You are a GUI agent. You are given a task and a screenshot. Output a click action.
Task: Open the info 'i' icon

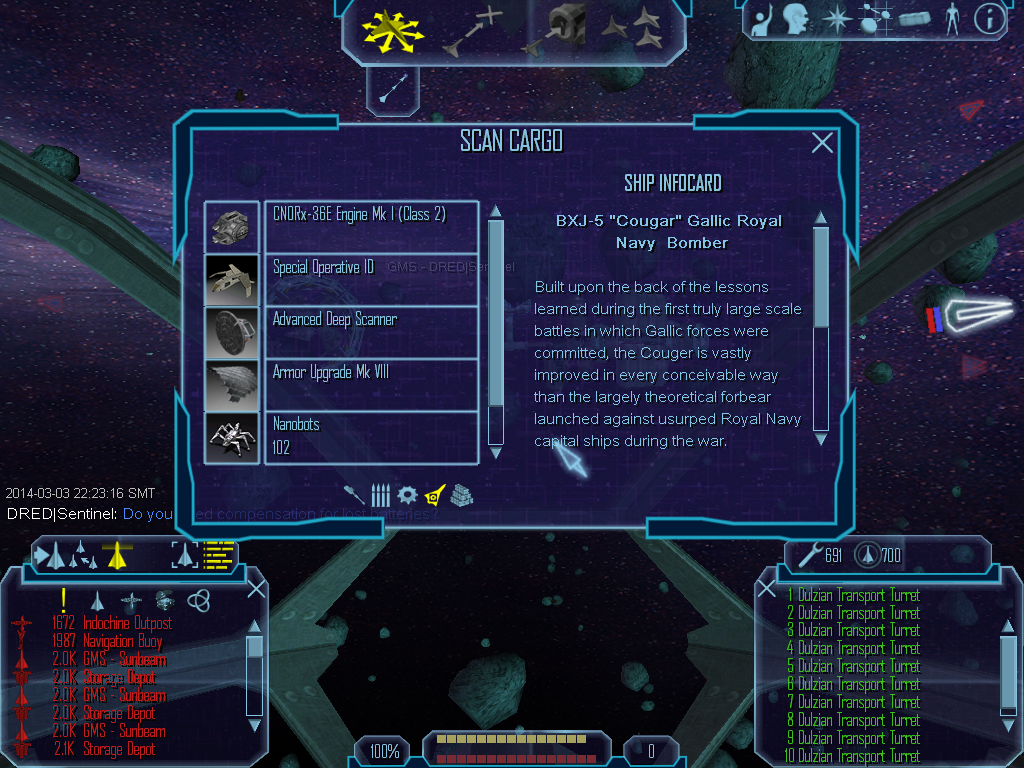[989, 19]
